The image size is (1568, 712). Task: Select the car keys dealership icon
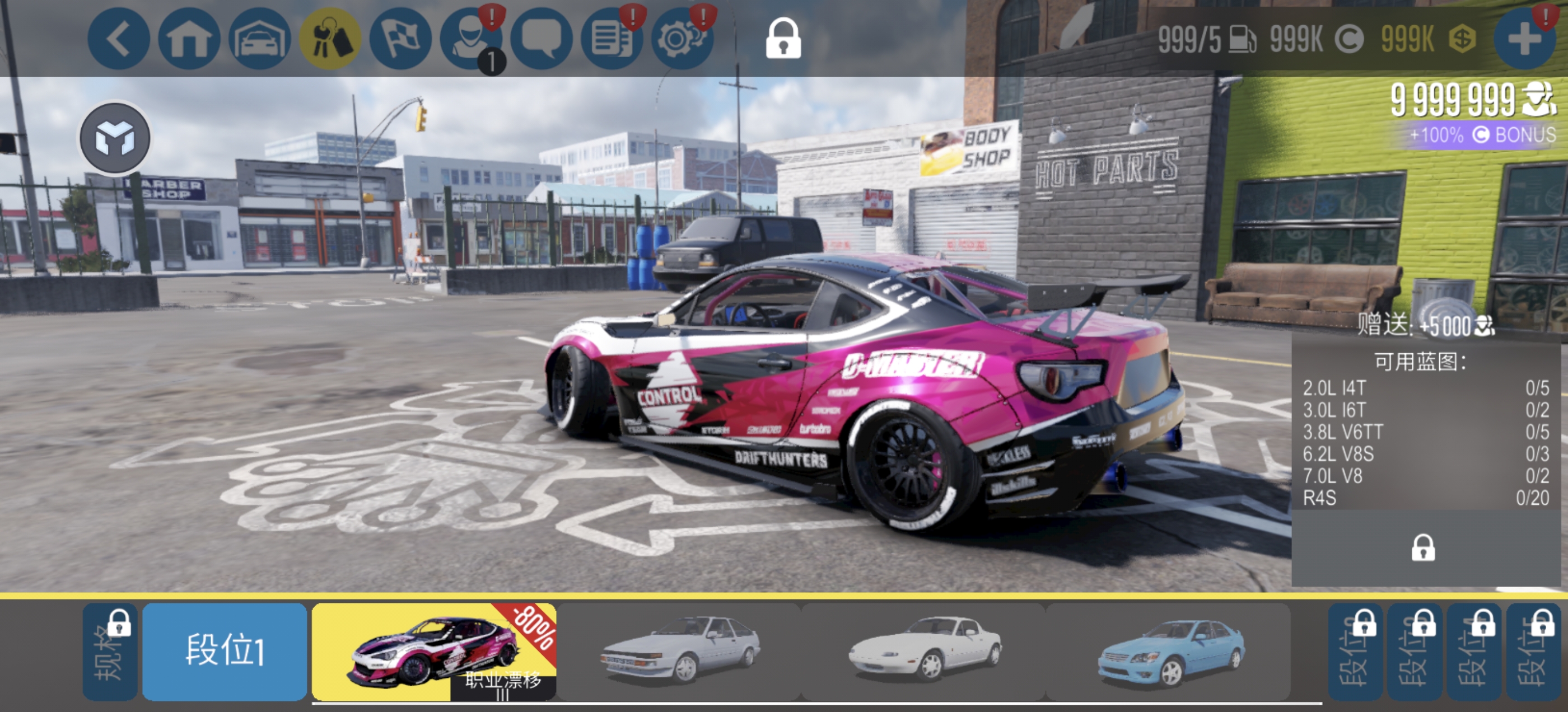coord(330,39)
